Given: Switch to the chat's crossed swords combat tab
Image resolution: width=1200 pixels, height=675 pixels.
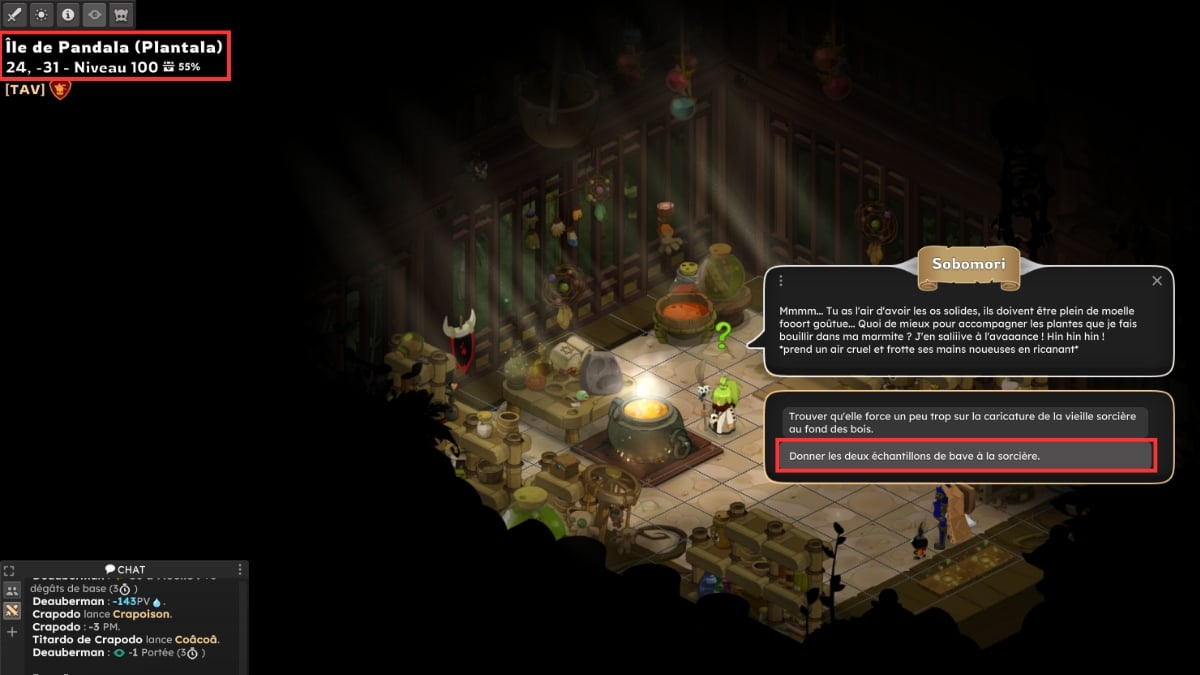Looking at the screenshot, I should 12,610.
